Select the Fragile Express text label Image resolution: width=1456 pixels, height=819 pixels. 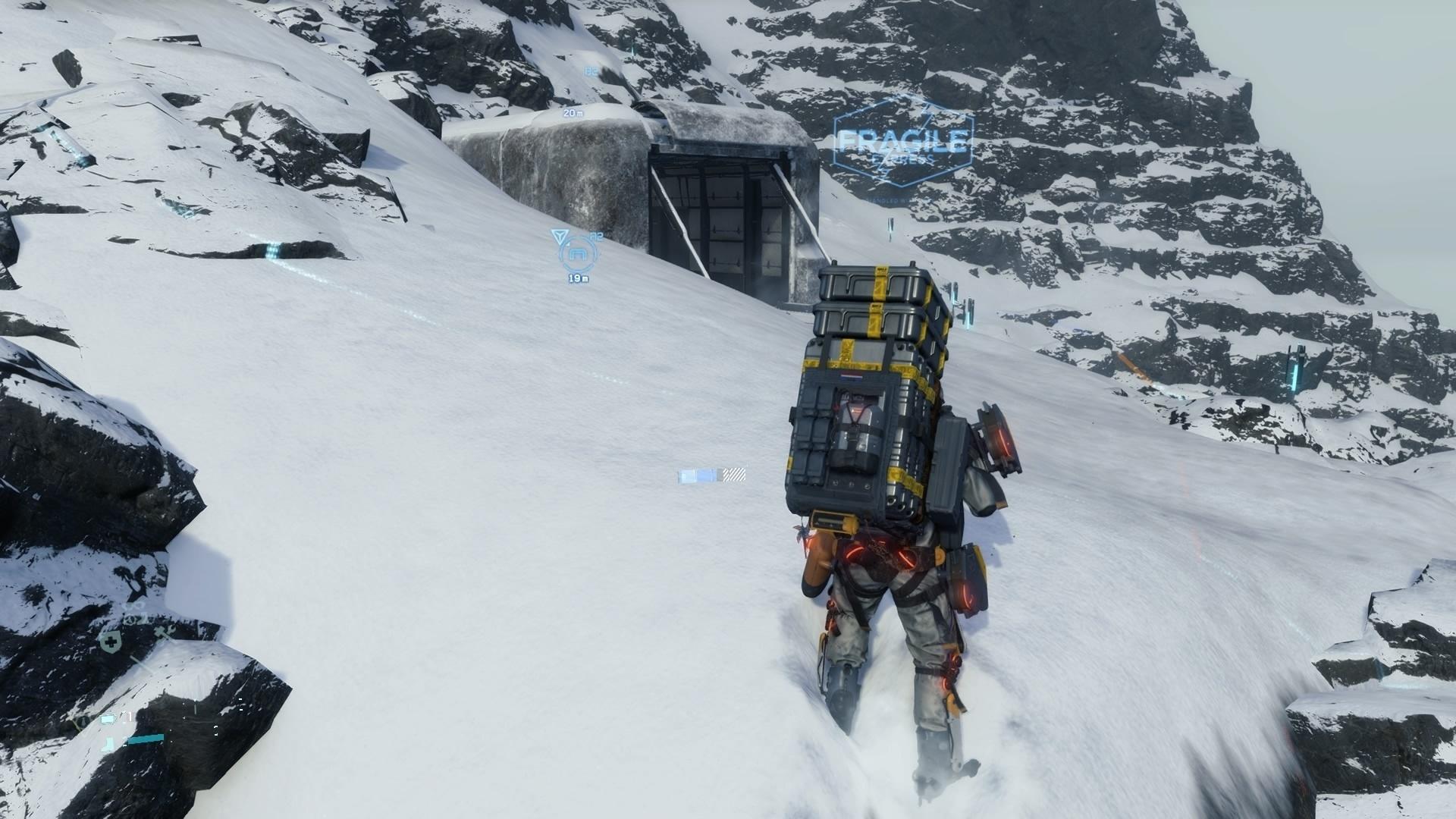903,141
